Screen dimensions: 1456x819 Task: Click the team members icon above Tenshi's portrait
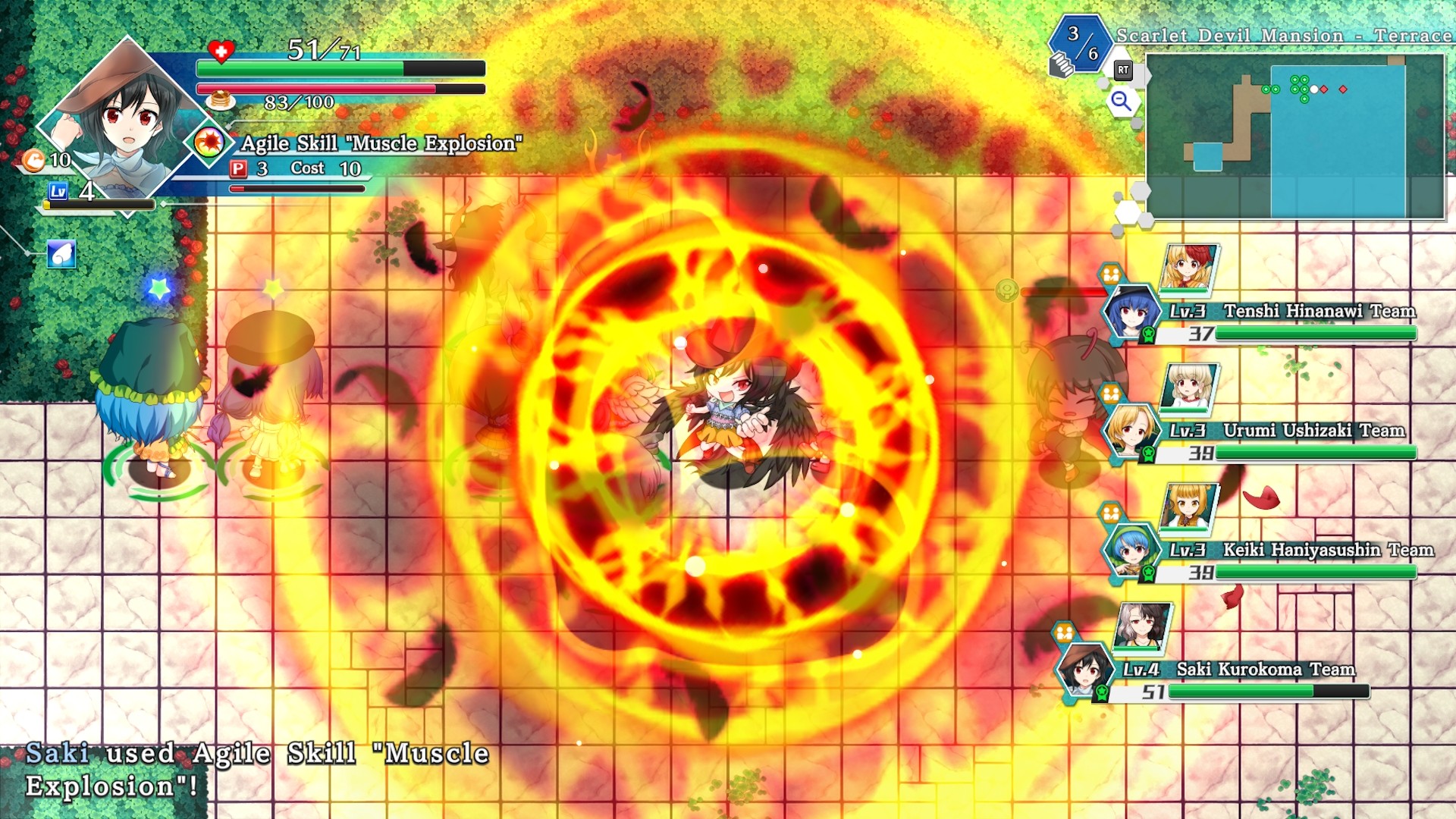coord(1109,272)
